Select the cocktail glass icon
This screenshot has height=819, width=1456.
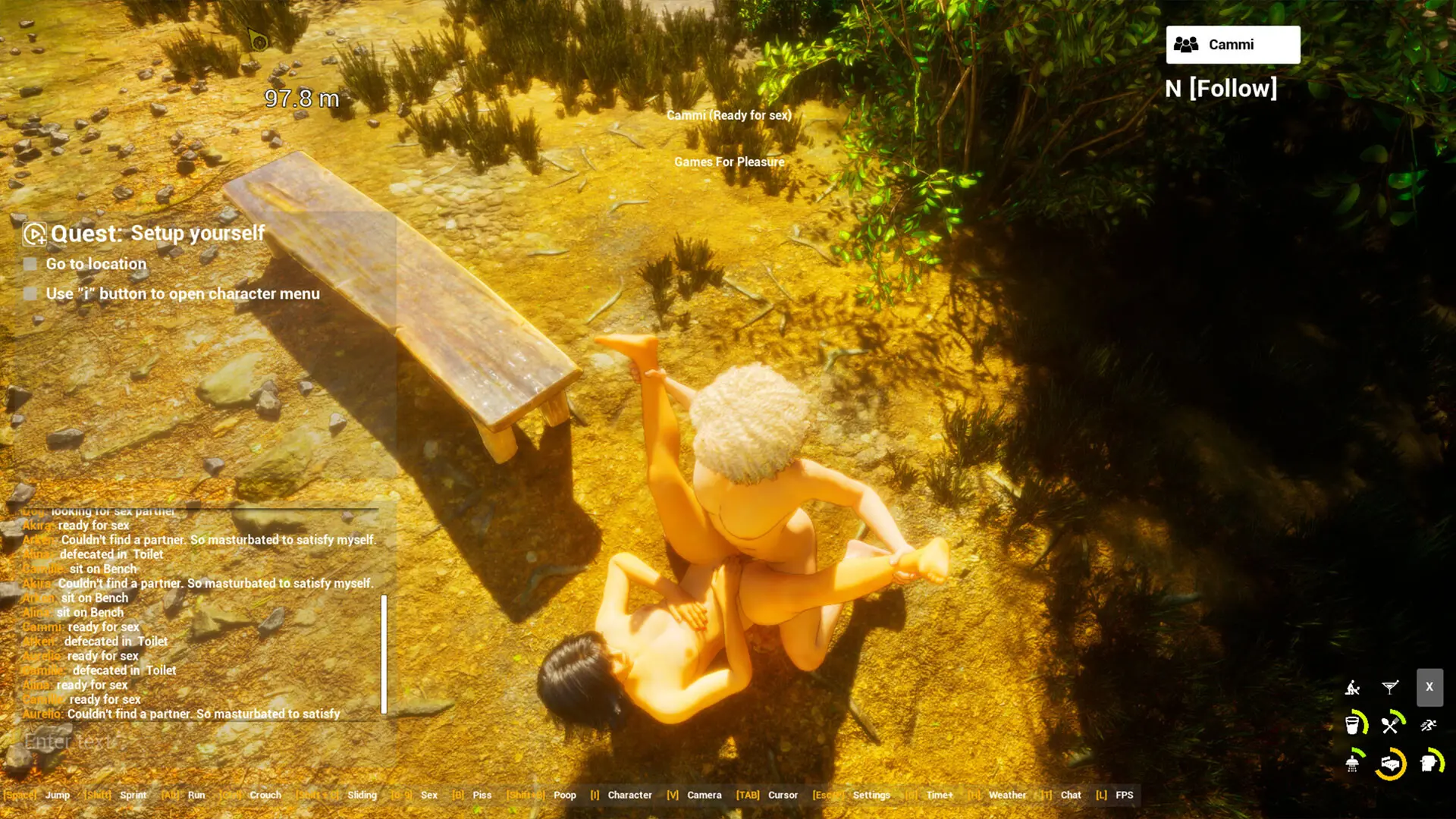point(1389,688)
